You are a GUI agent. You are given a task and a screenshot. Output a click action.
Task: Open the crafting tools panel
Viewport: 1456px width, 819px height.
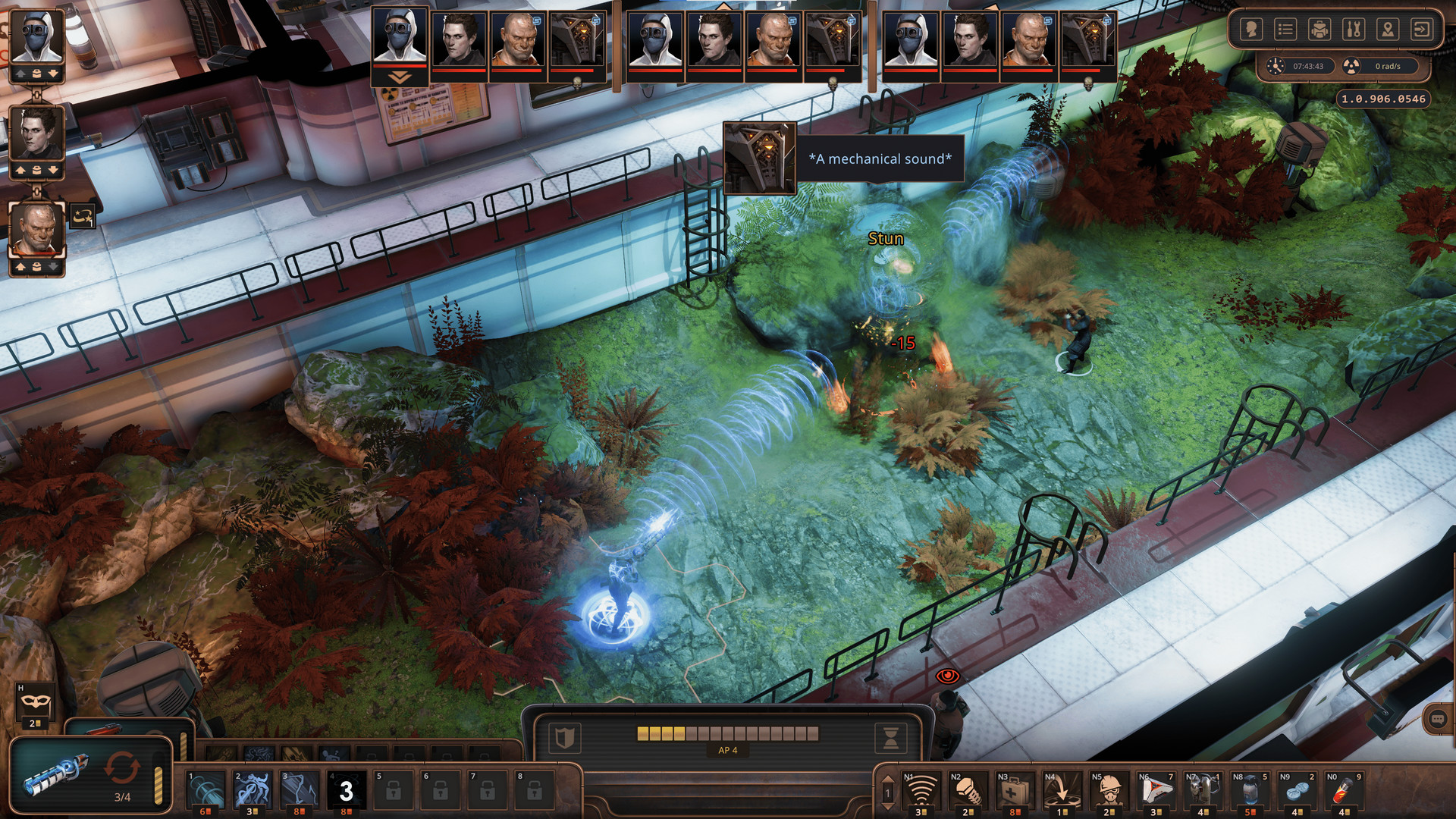[1354, 29]
